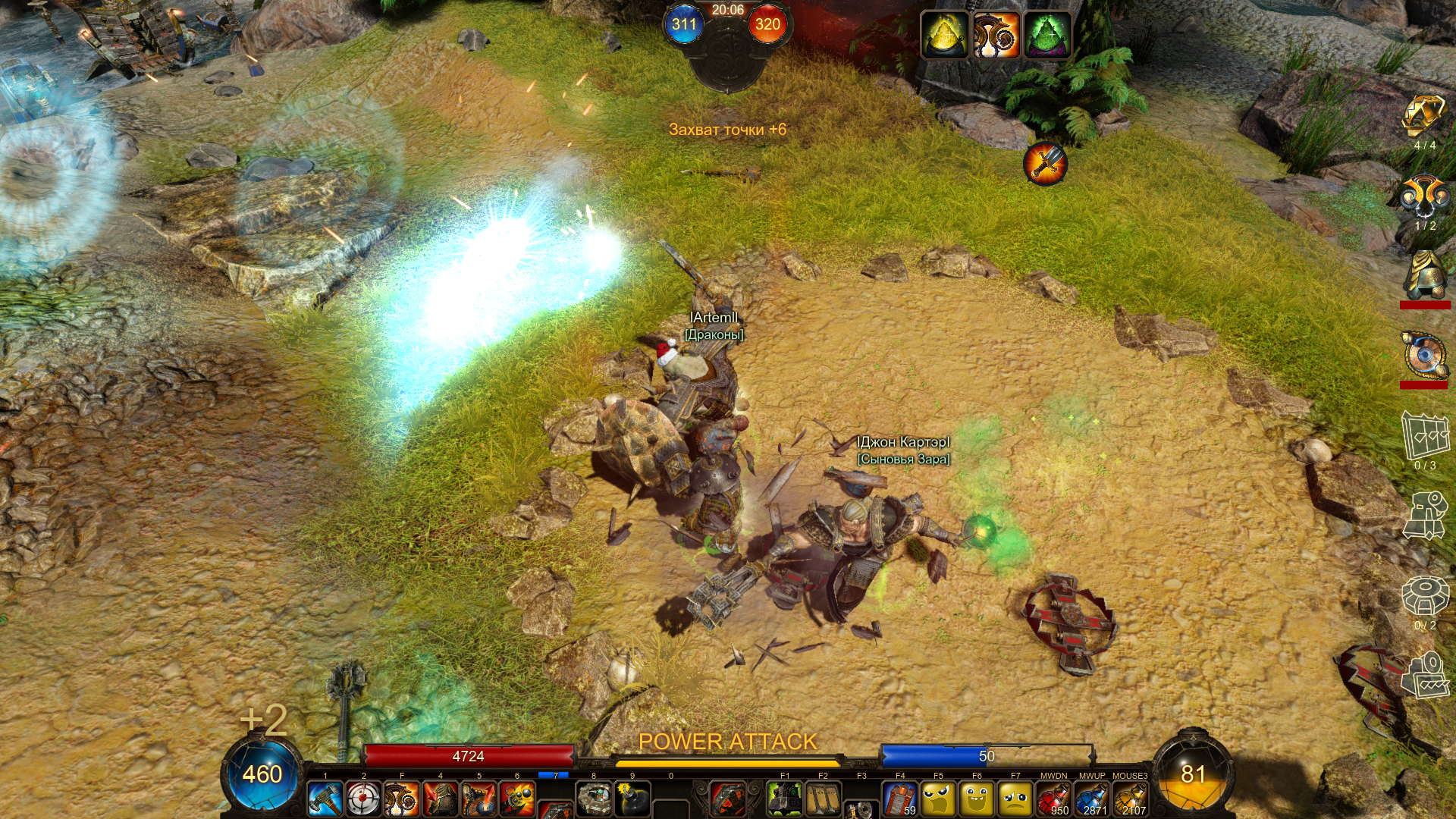This screenshot has width=1456, height=819.
Task: Use the green glowing chest slot
Action: click(x=785, y=799)
